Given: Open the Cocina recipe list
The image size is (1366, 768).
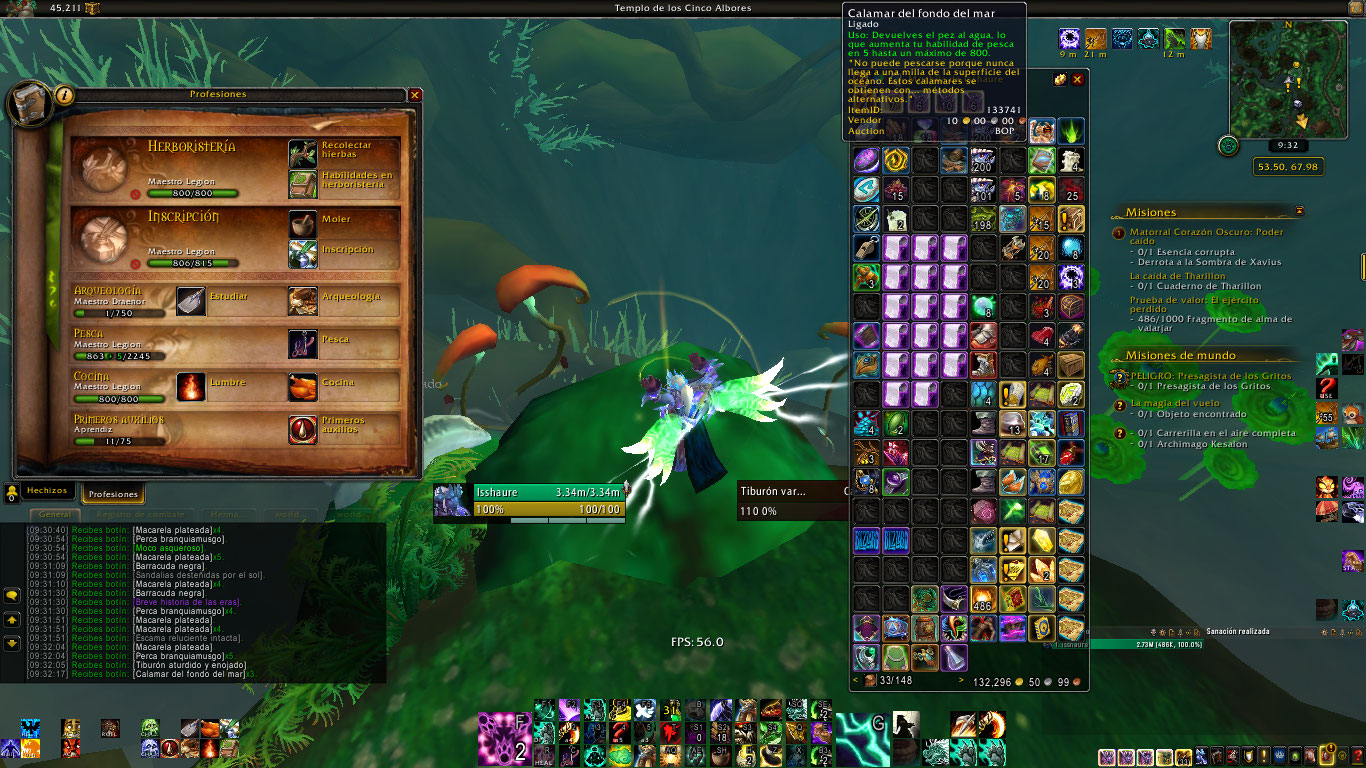Looking at the screenshot, I should (x=303, y=386).
